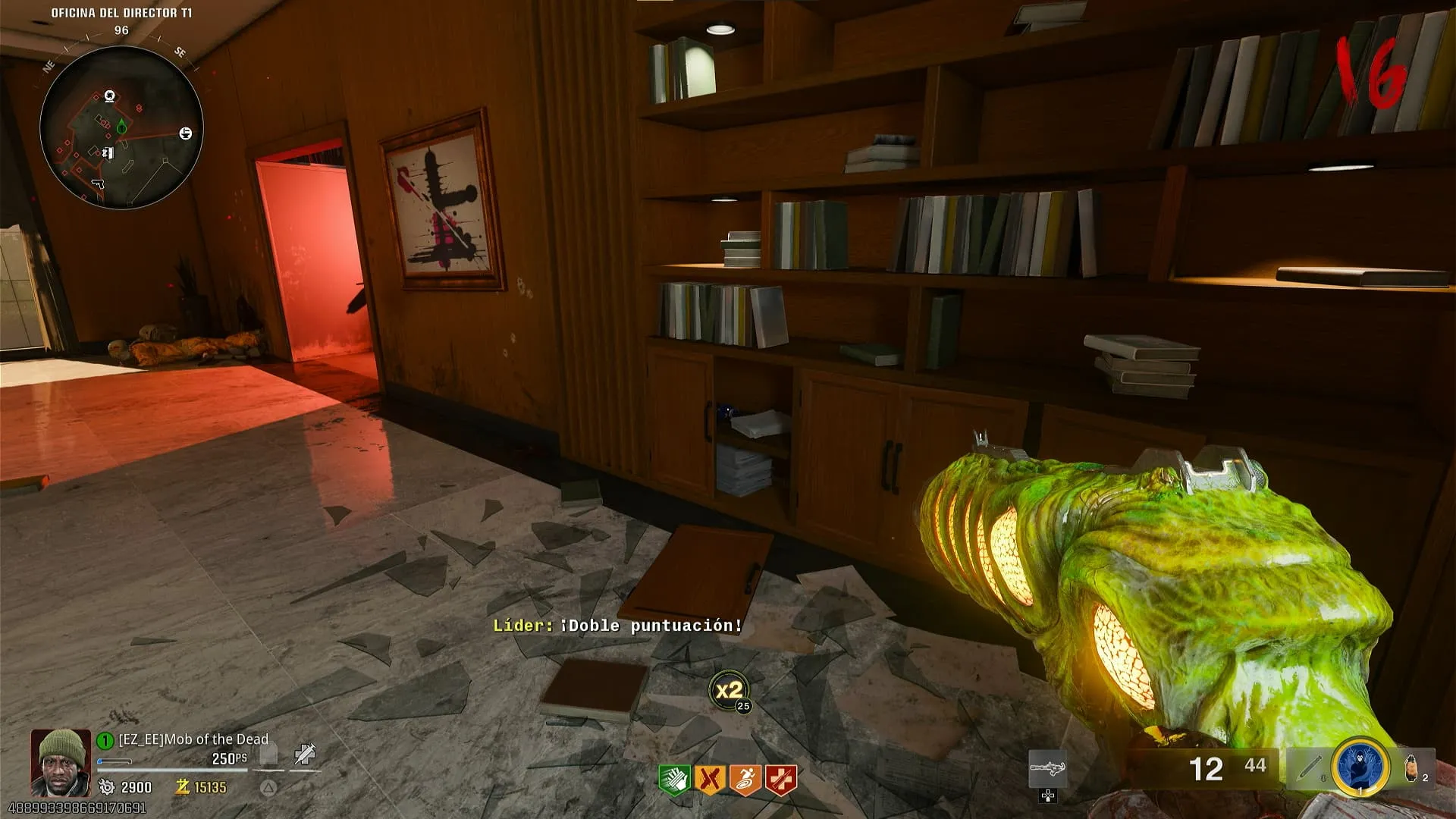Choose the lethal equipment slot showing count 2

click(x=1414, y=768)
